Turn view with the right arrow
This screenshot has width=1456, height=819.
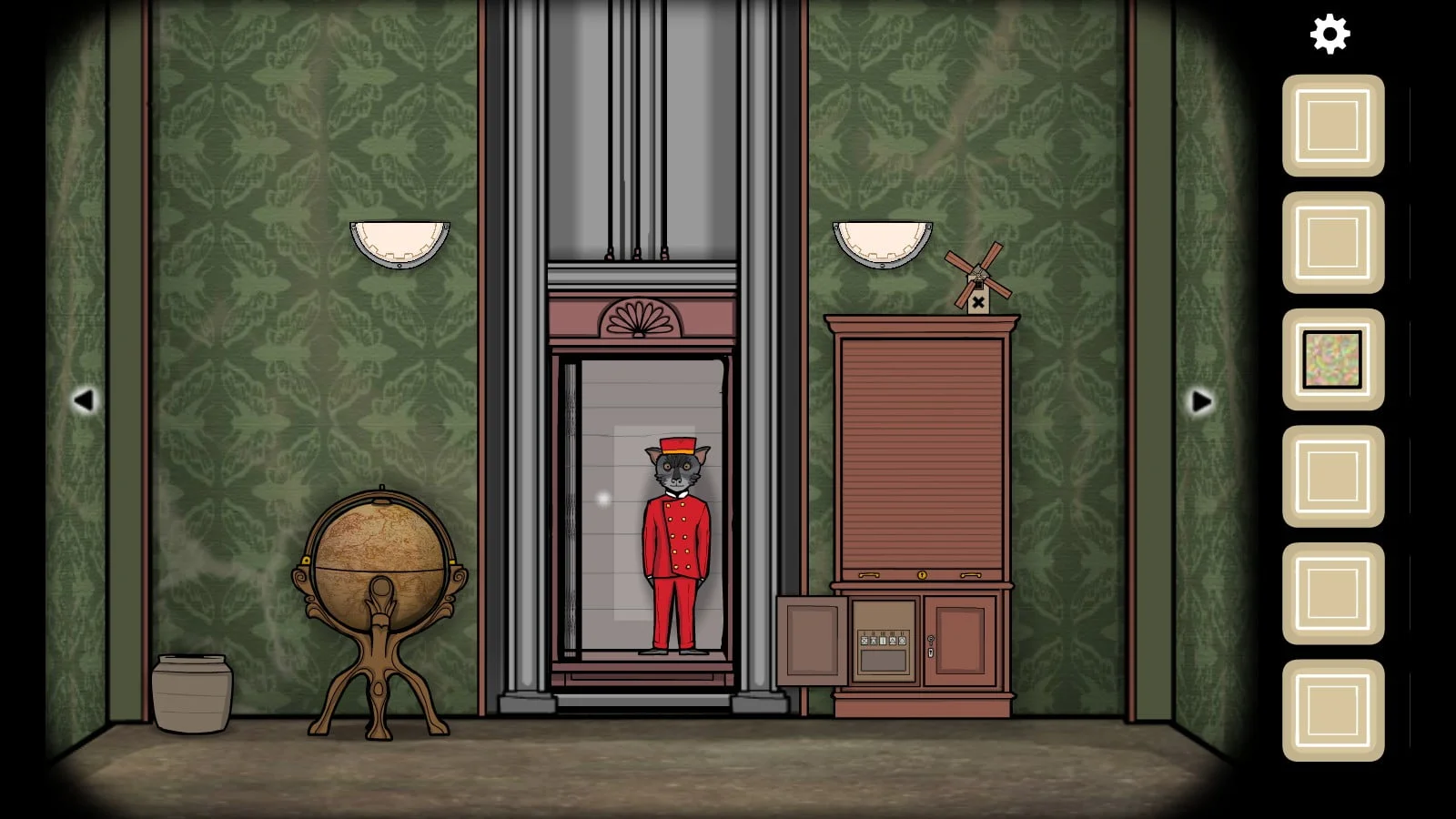pyautogui.click(x=1201, y=400)
